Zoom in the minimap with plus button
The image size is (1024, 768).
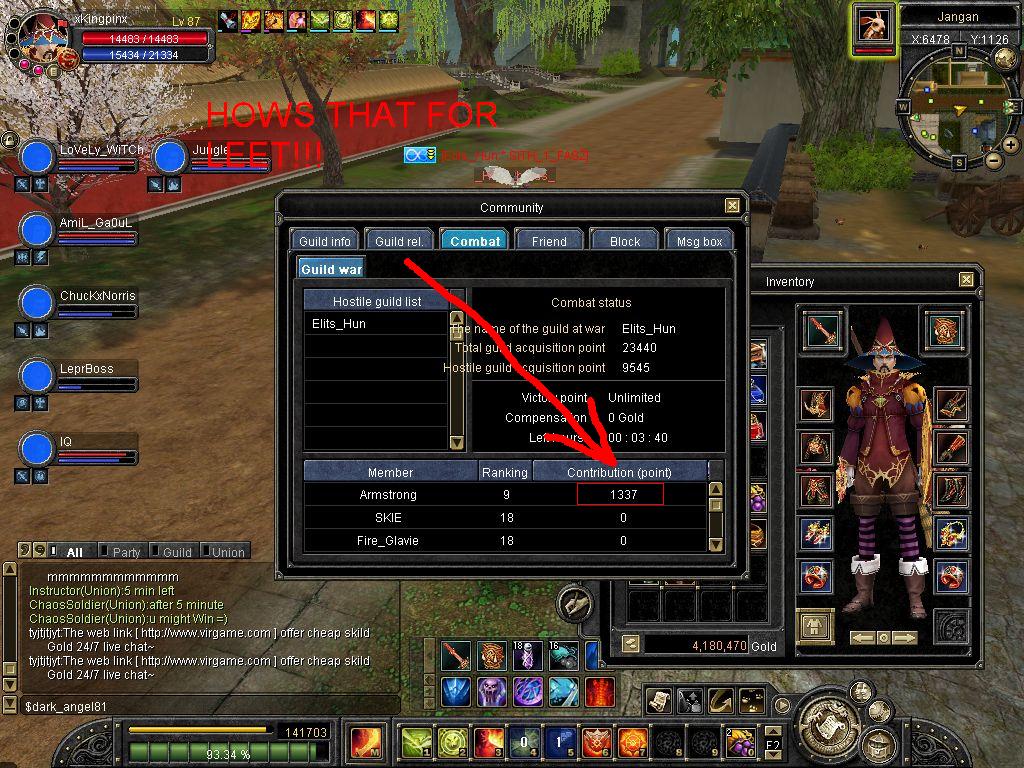tap(1010, 145)
